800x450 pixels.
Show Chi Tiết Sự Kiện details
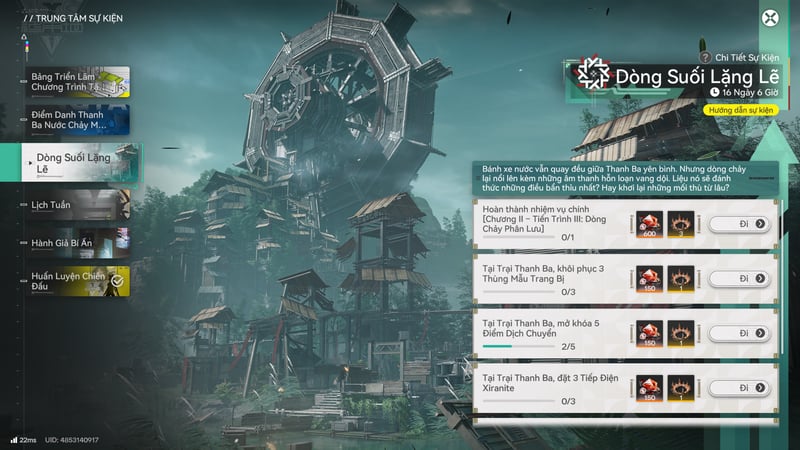(x=738, y=58)
